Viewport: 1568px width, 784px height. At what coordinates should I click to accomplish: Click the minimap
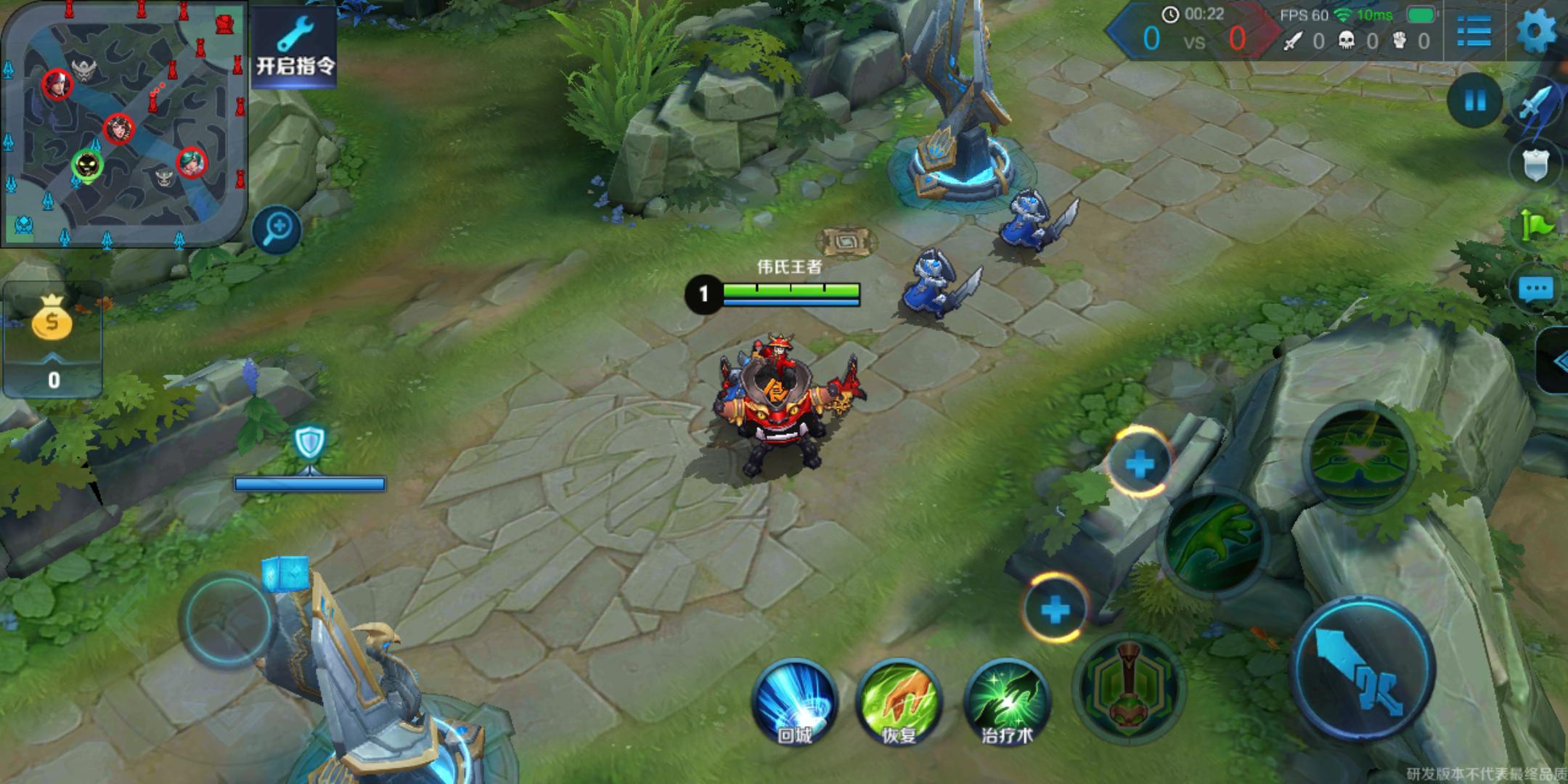coord(123,123)
